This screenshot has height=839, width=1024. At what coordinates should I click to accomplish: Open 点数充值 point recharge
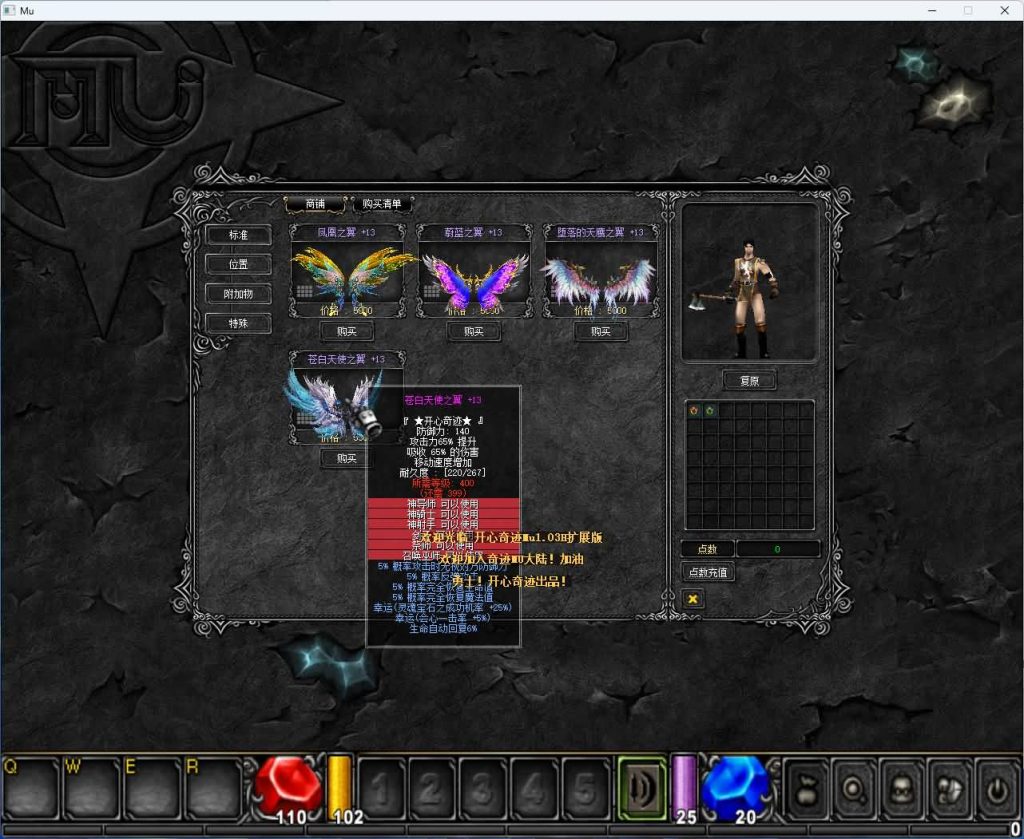pos(708,572)
